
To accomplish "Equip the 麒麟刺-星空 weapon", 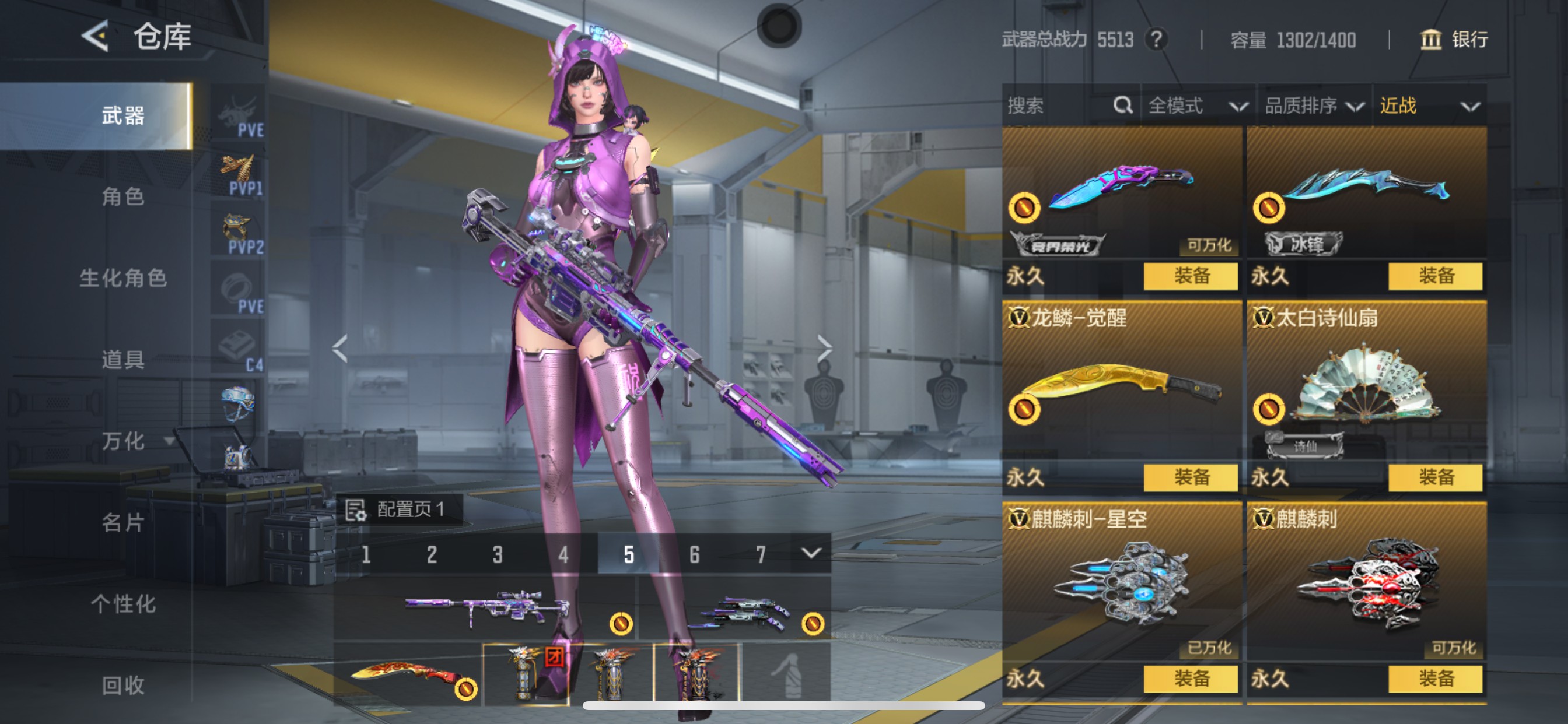I will pyautogui.click(x=1191, y=679).
